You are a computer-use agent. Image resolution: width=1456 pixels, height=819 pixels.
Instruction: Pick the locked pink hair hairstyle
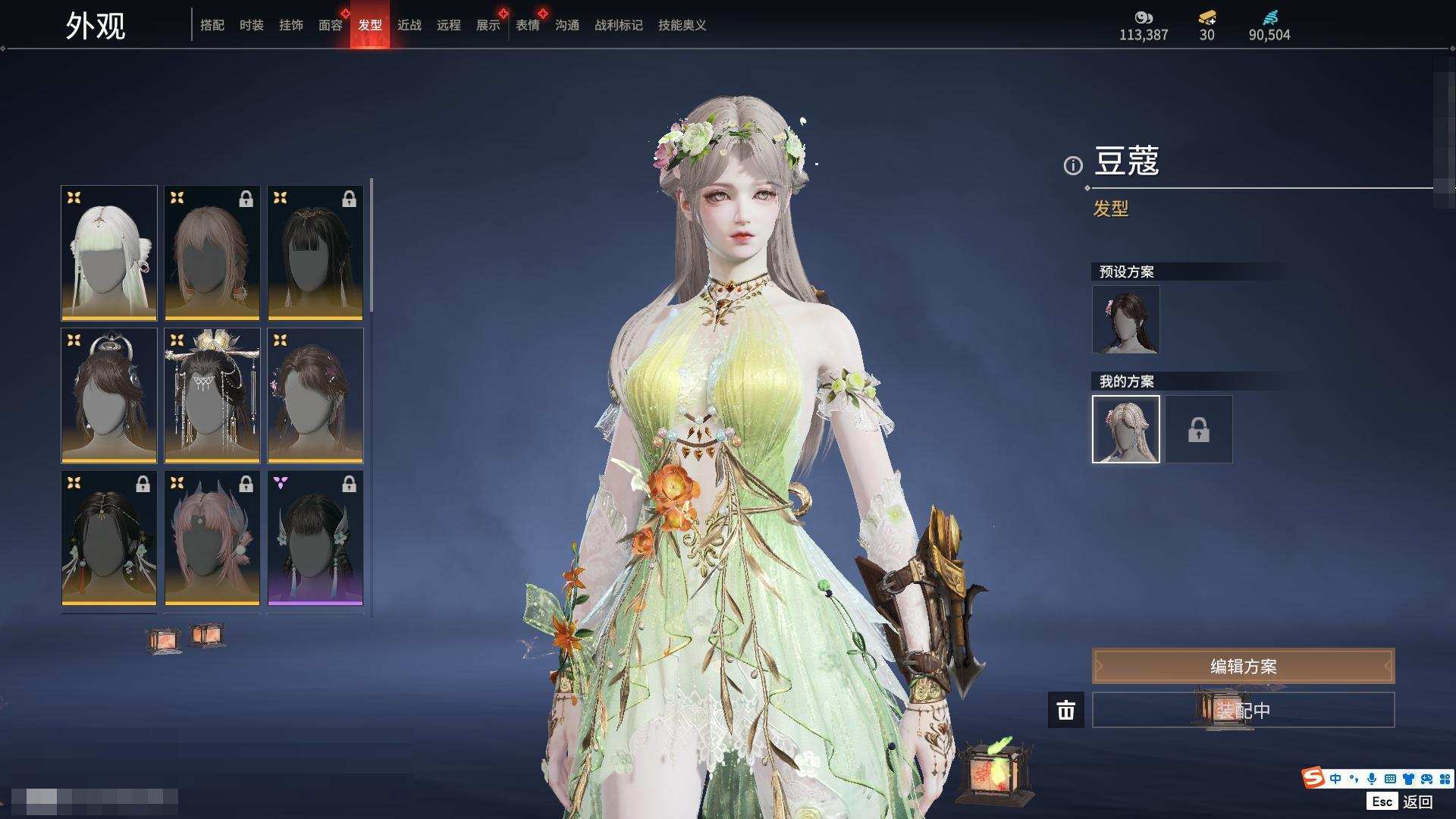(x=212, y=538)
